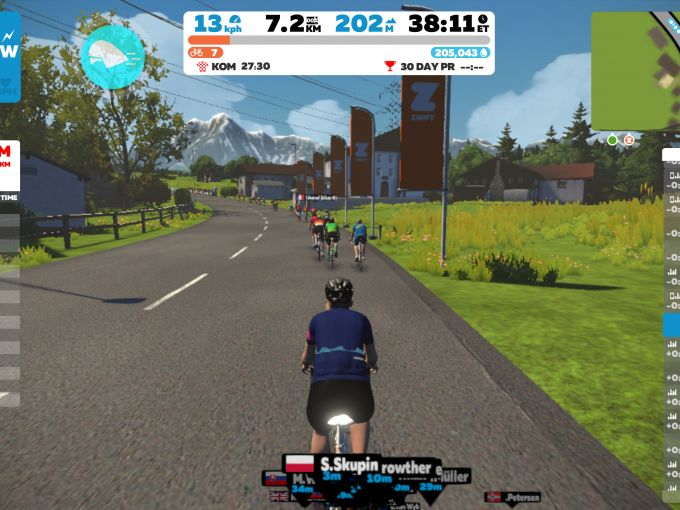This screenshot has width=680, height=510.
Task: Click the orange Z icon below the minimap
Action: tap(629, 140)
